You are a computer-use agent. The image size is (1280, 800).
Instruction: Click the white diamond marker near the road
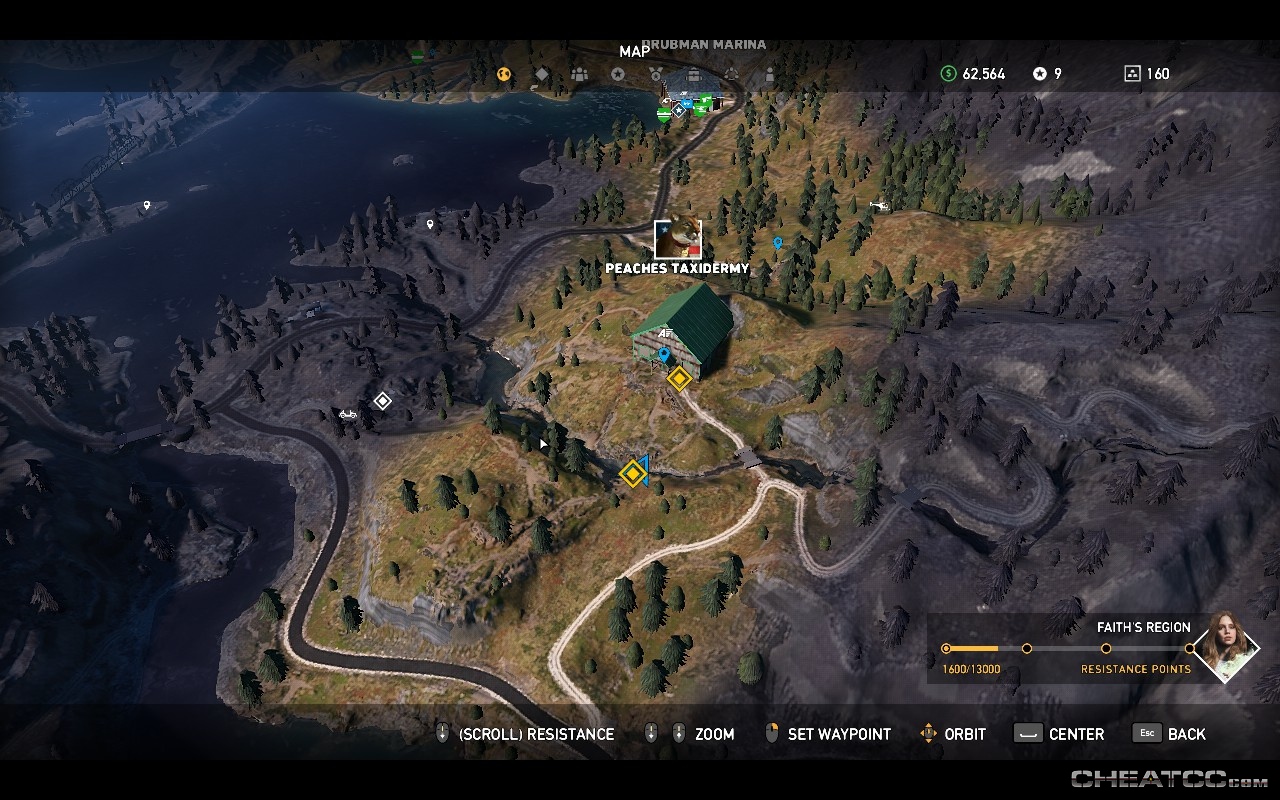tap(384, 400)
